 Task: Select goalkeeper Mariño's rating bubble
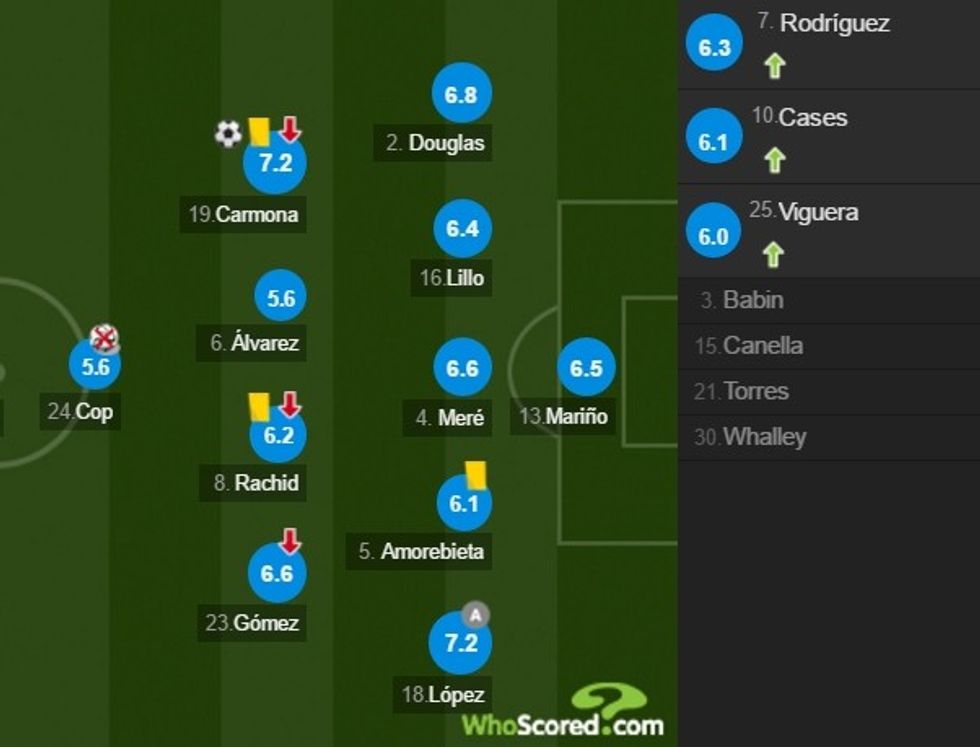586,368
